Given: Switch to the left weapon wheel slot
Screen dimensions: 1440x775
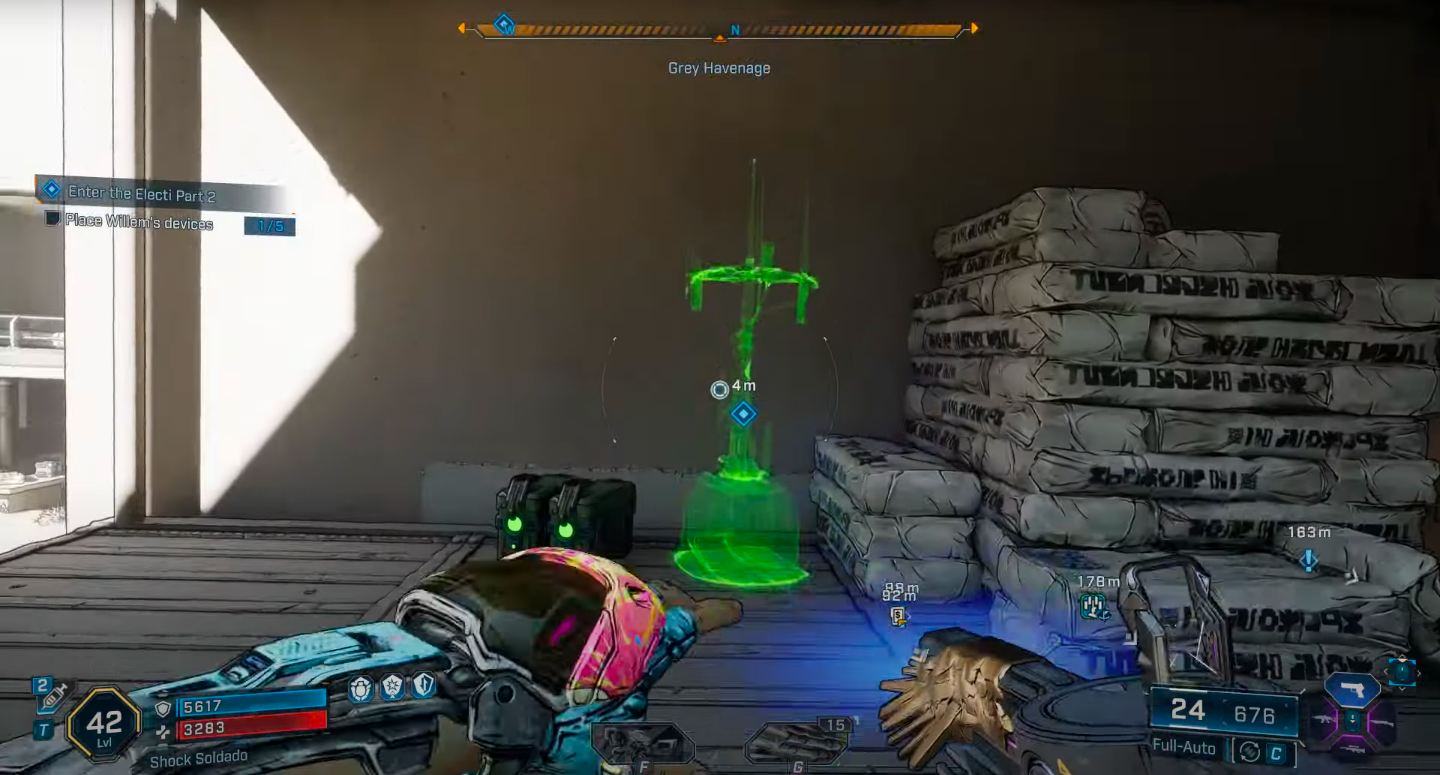Looking at the screenshot, I should [1327, 722].
